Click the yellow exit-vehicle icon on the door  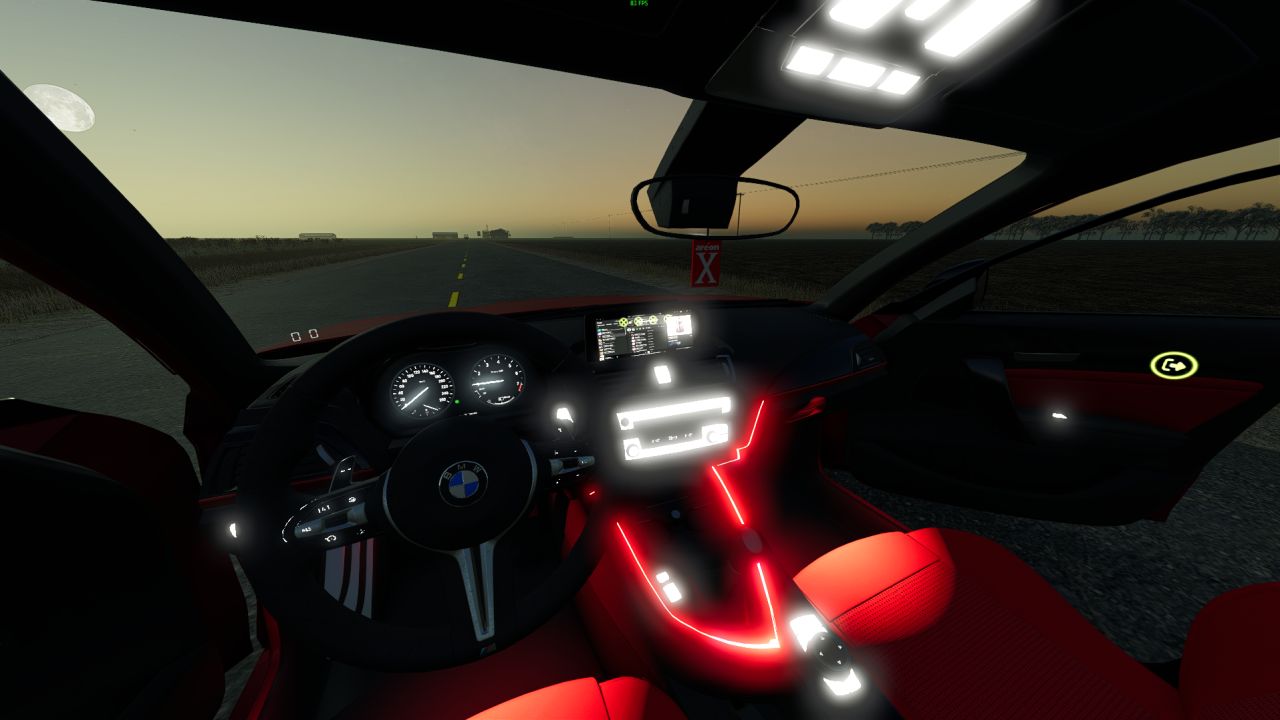pyautogui.click(x=1174, y=365)
